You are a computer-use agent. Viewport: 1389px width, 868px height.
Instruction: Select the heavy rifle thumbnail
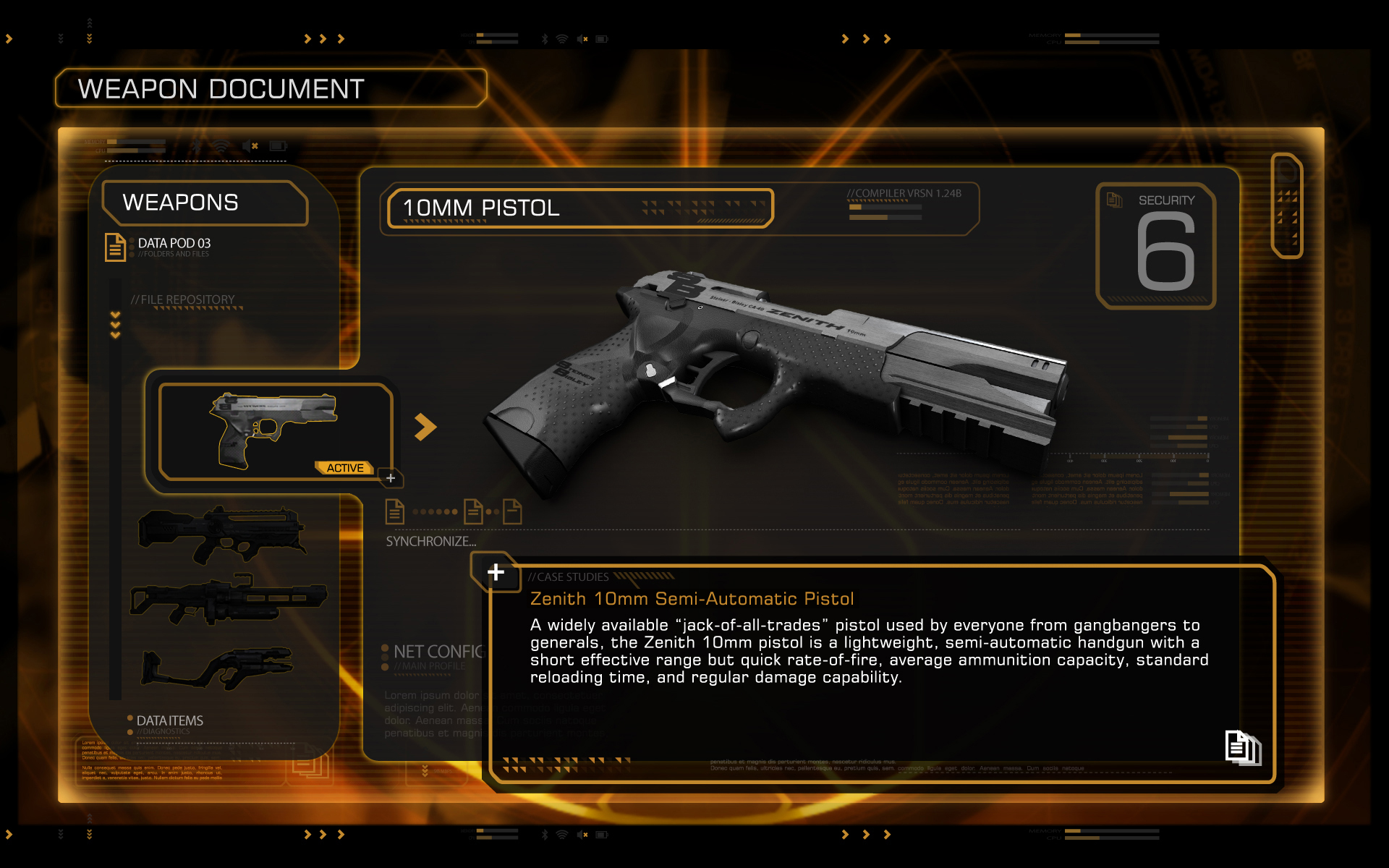[x=228, y=600]
